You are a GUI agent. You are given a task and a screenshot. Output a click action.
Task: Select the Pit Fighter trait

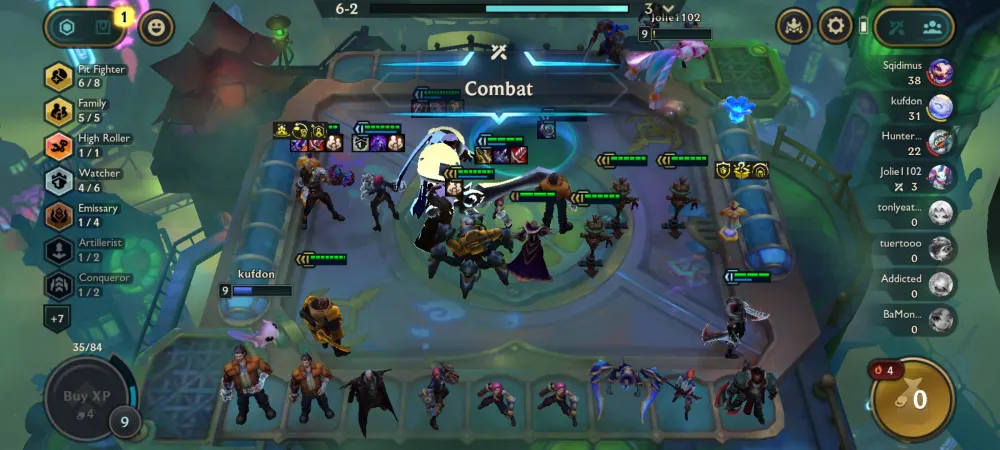tap(59, 76)
